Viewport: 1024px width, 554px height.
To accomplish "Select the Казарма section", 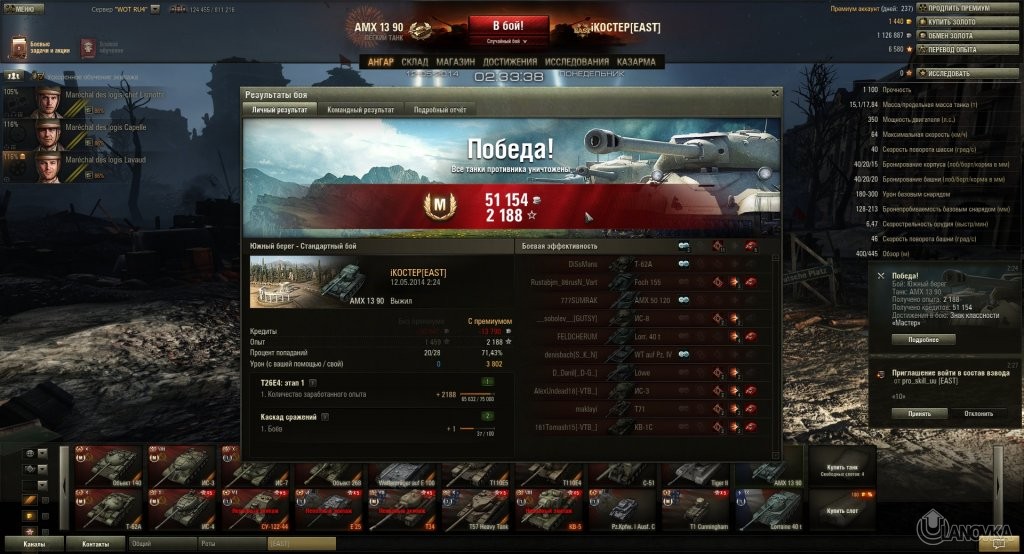I will 636,62.
